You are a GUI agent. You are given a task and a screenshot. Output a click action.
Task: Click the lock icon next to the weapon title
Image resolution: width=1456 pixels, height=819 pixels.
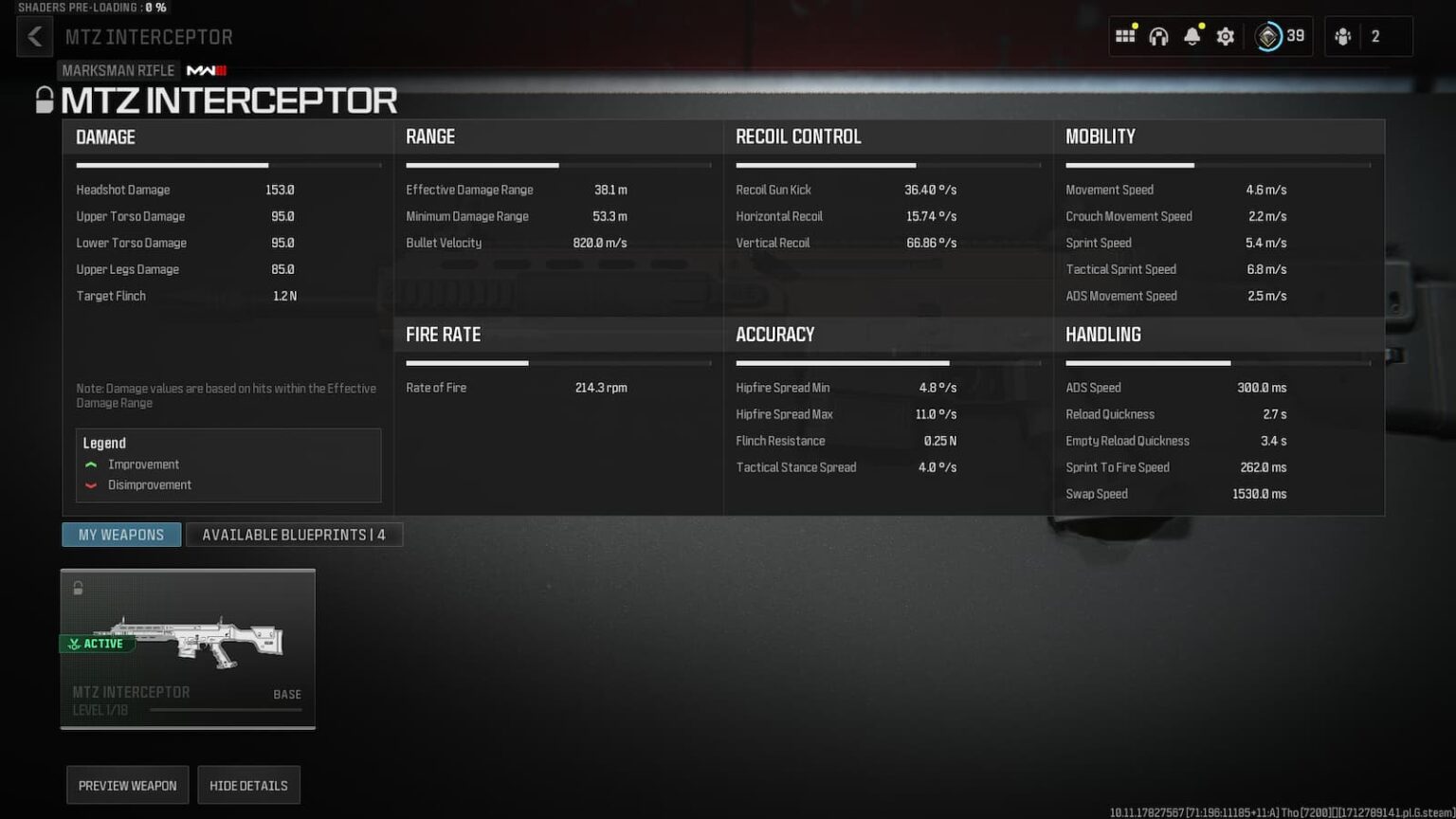tap(44, 100)
